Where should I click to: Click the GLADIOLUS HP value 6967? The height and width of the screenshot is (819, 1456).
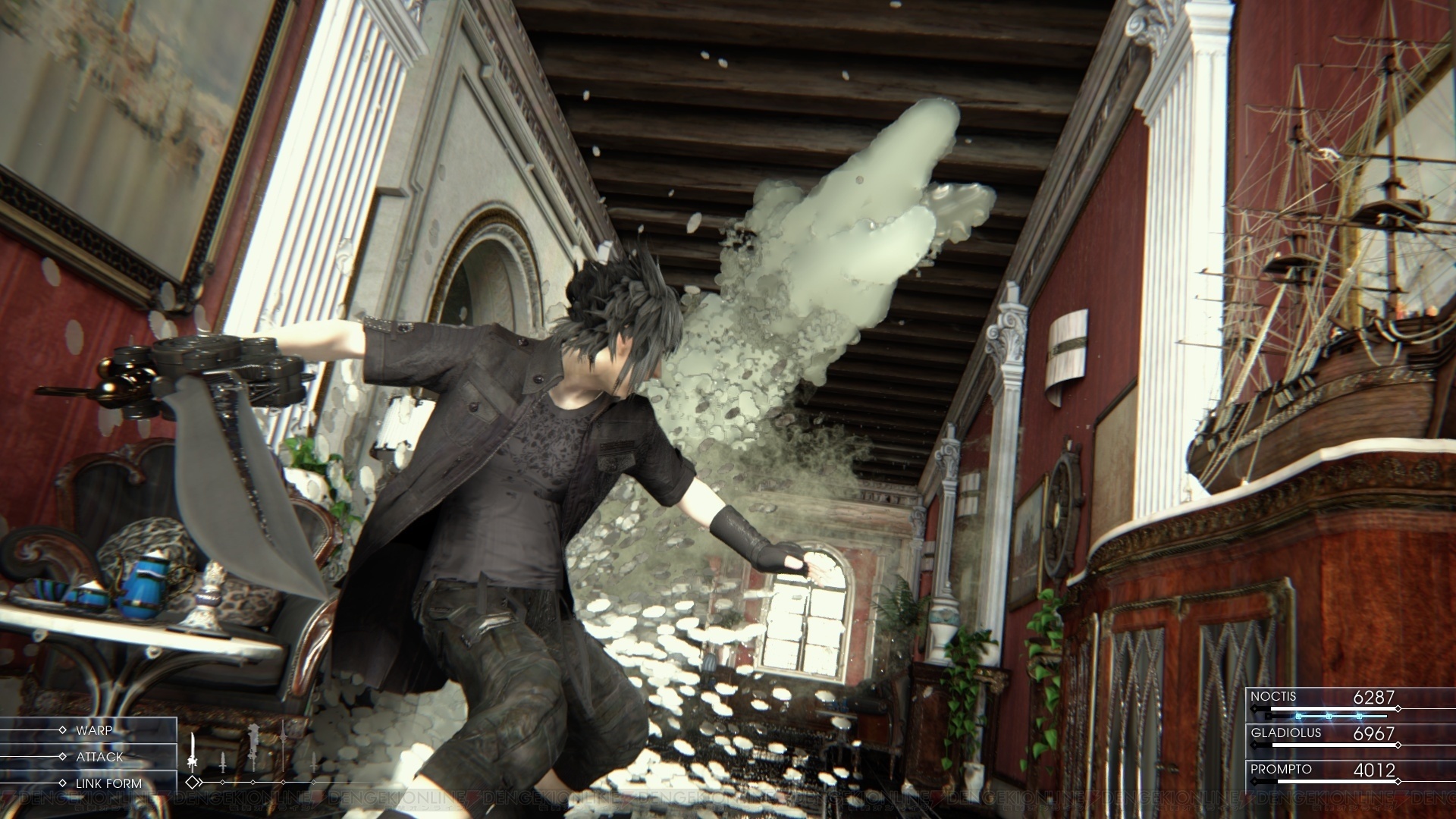click(x=1374, y=733)
